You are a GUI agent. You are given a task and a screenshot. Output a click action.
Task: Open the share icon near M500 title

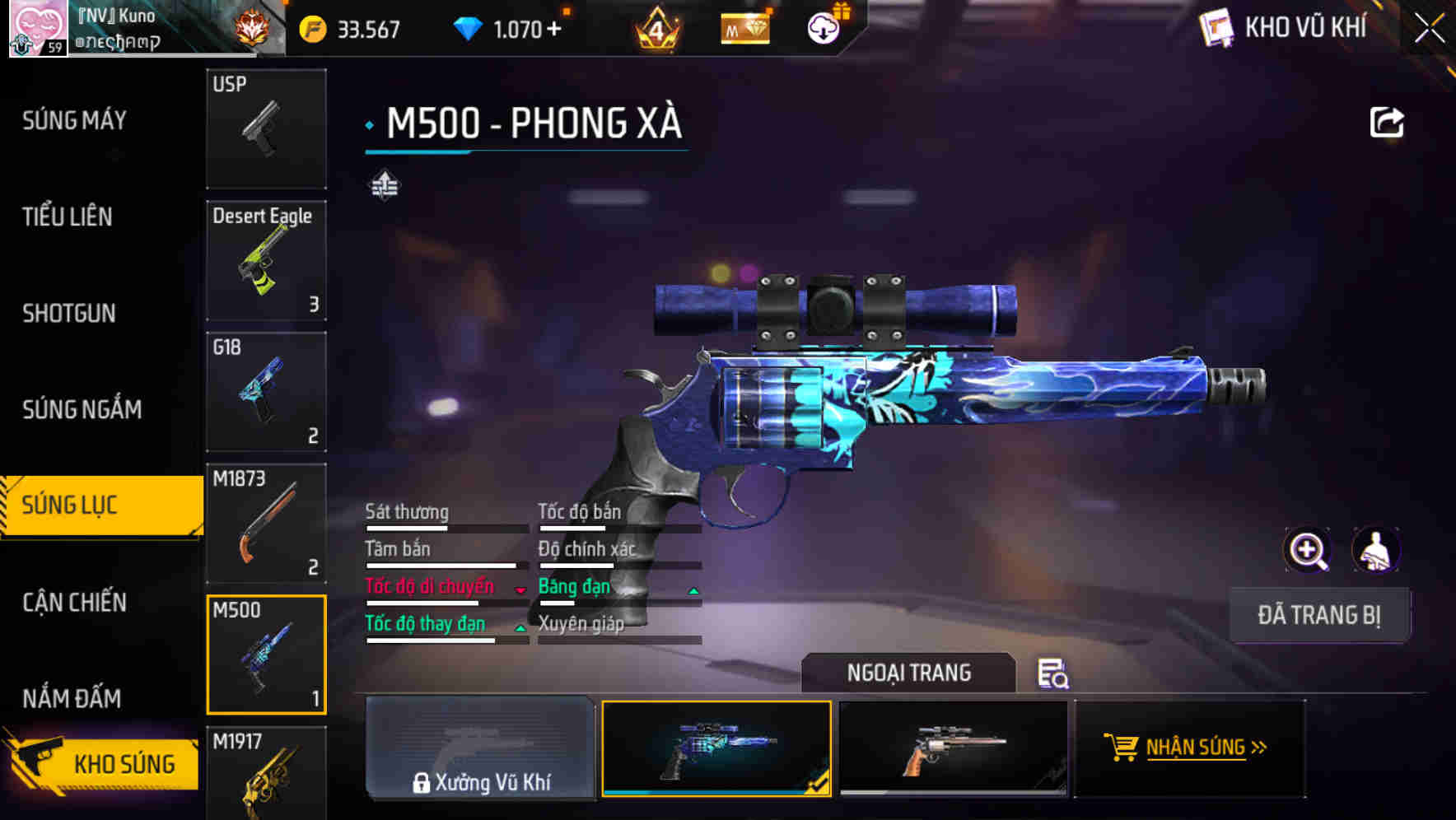(1388, 121)
